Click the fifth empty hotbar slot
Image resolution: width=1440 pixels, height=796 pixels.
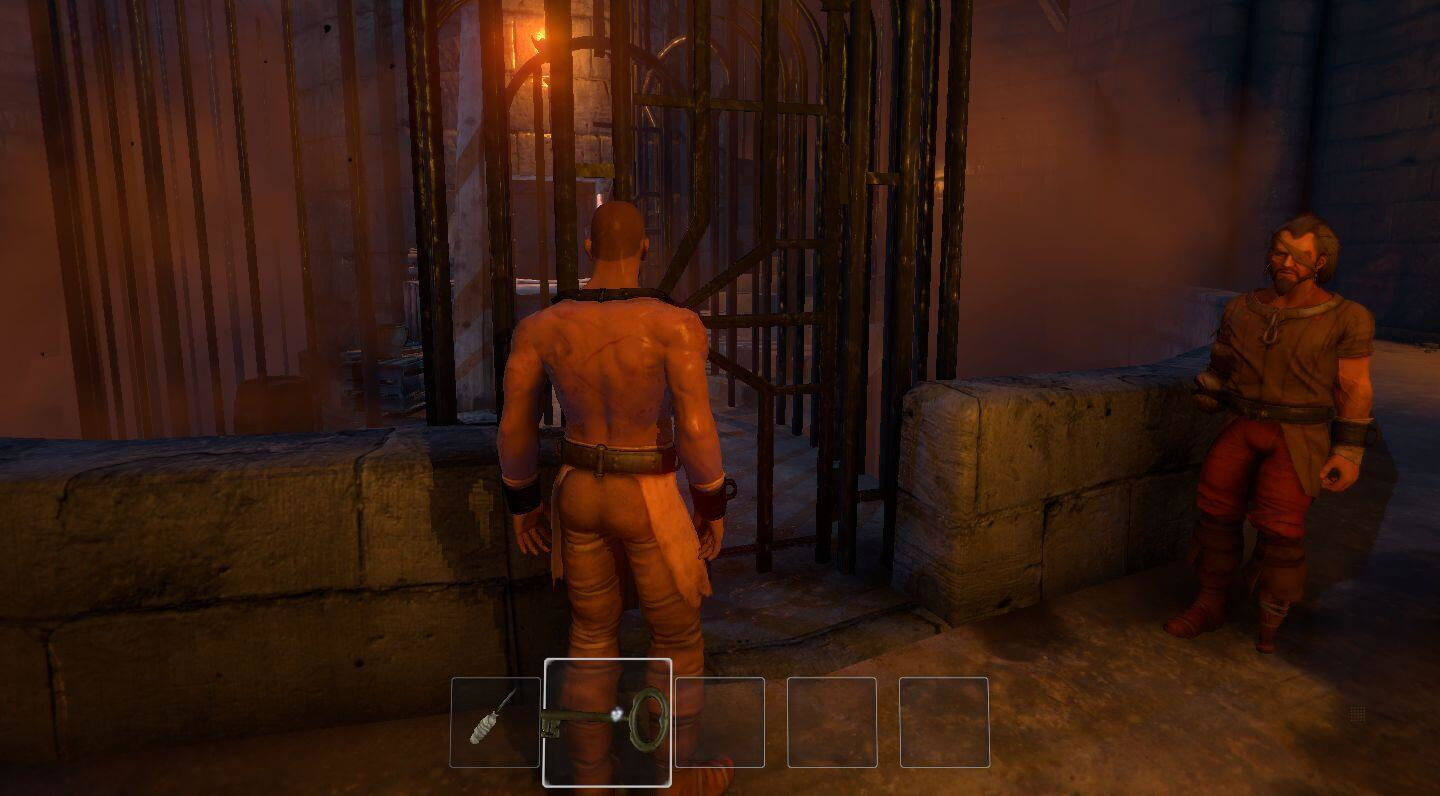[943, 721]
